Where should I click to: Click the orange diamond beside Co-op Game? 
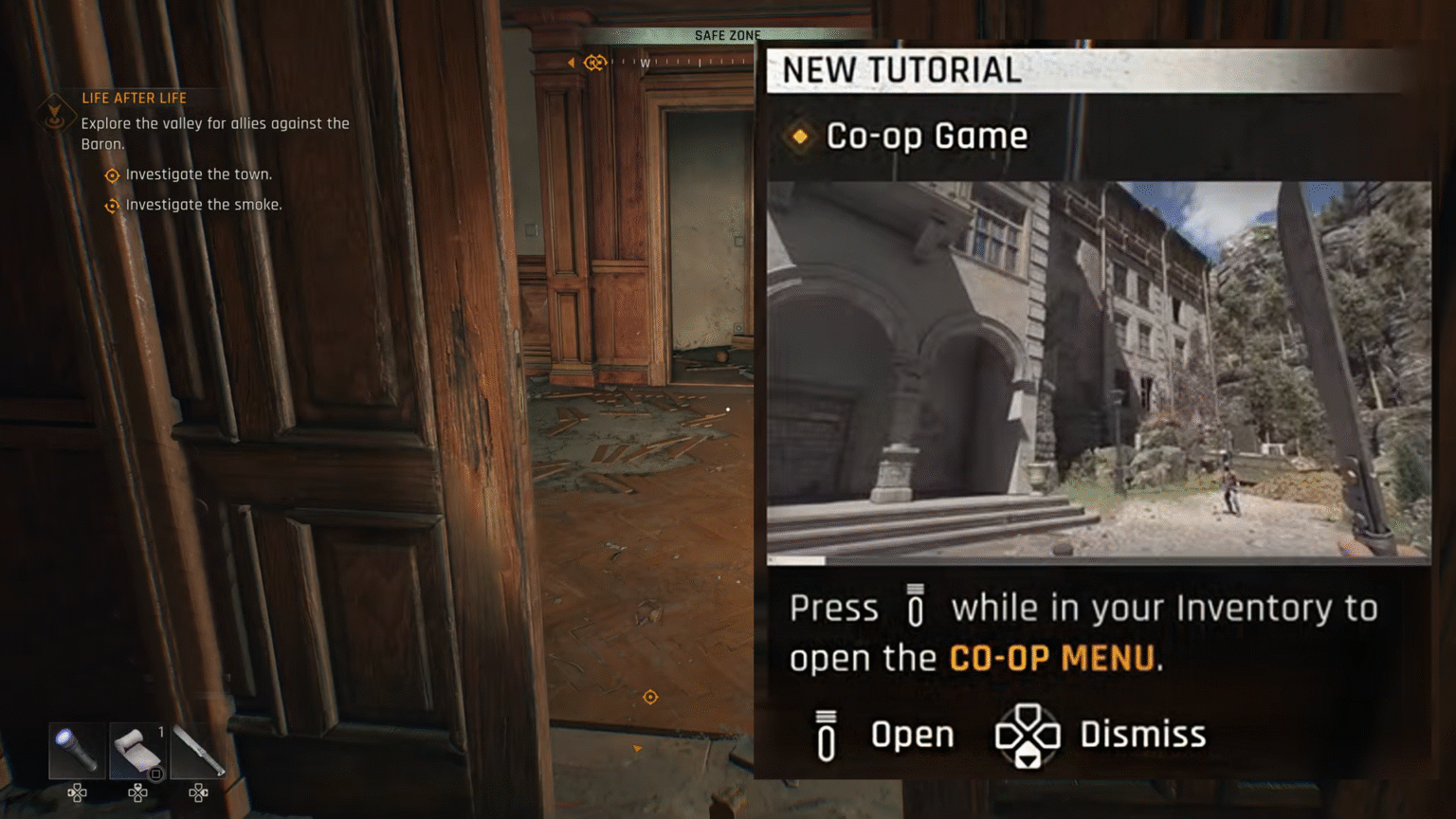click(801, 137)
